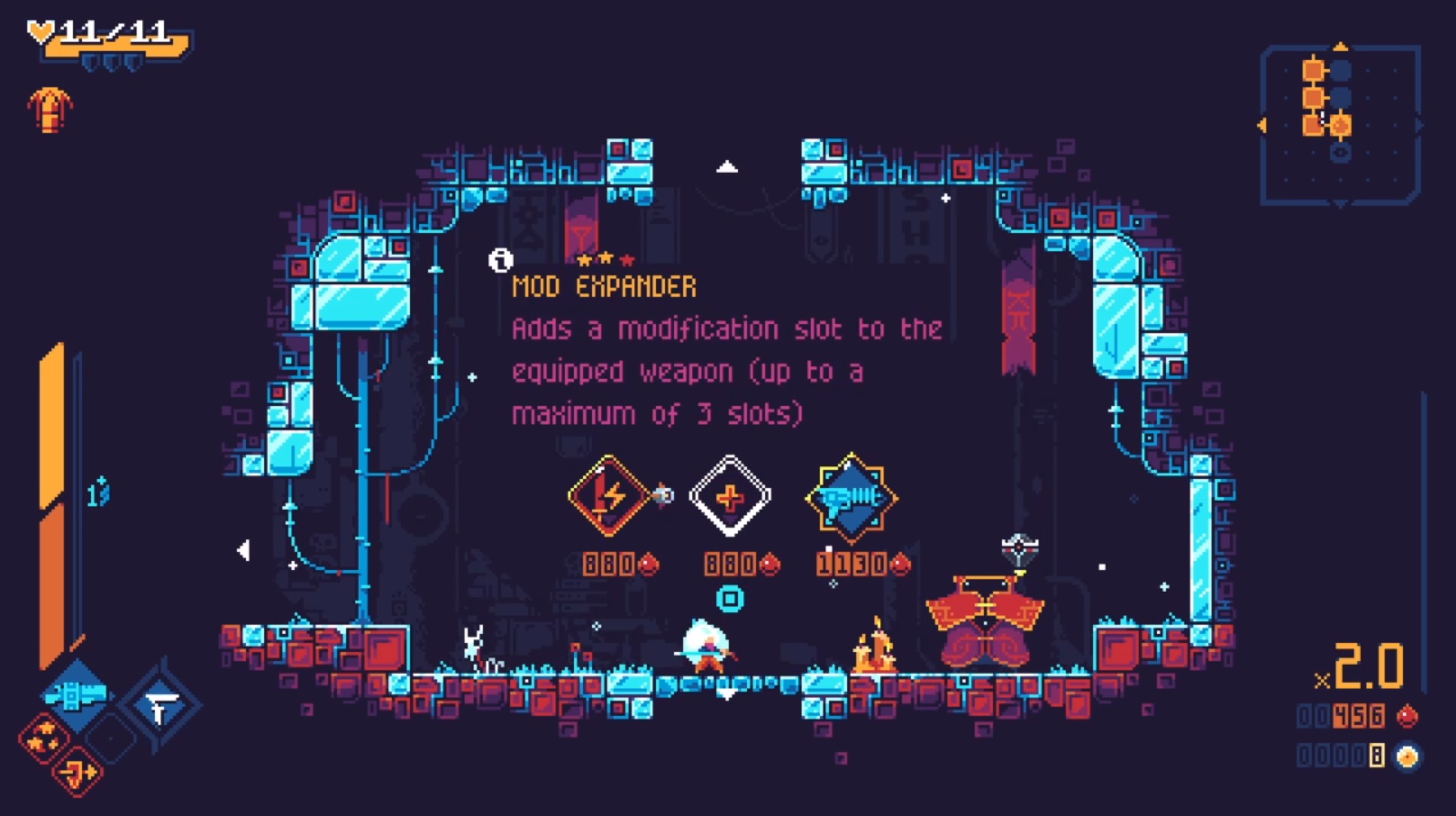Select the Mod Expander lightning item
The height and width of the screenshot is (816, 1456).
click(607, 496)
